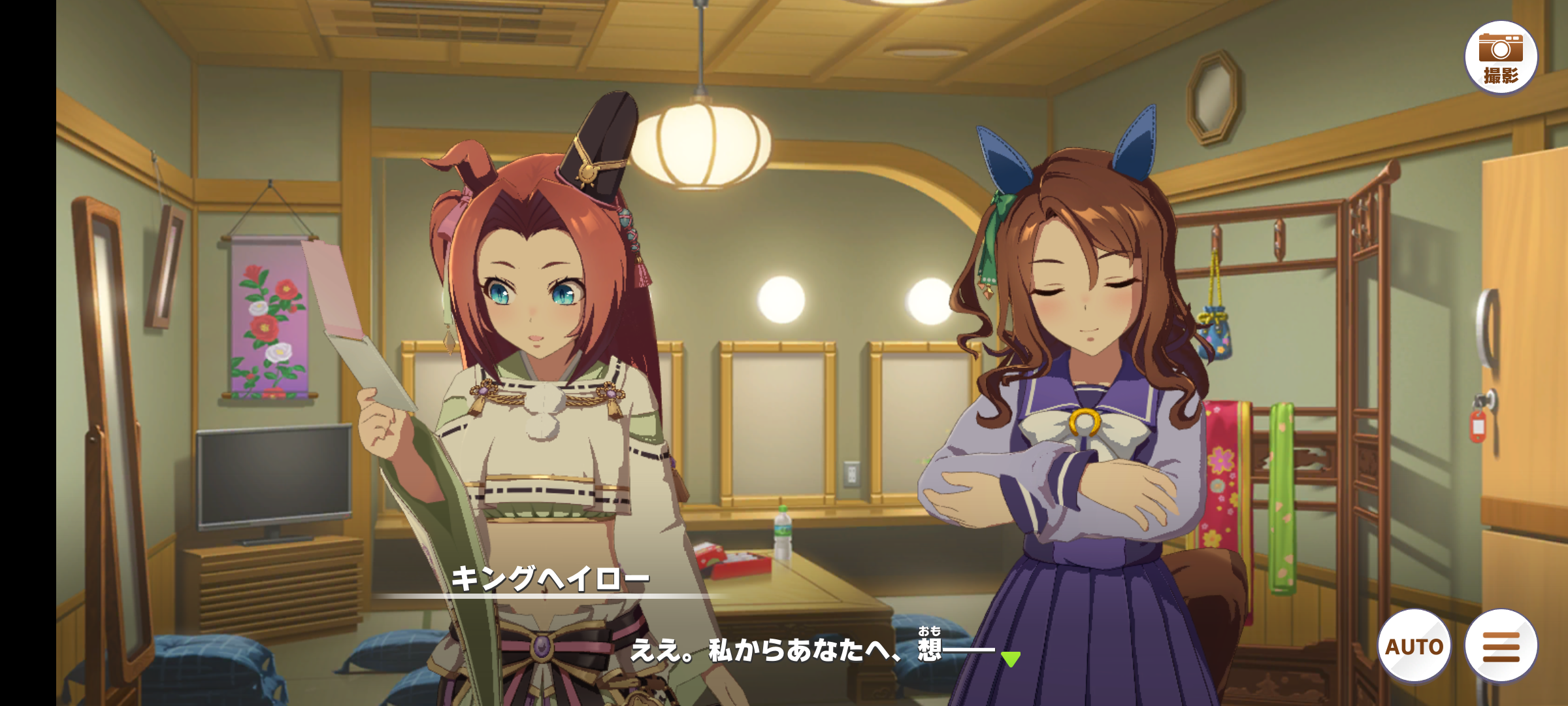Screen dimensions: 1568x706
Task: Tap the 撮影 camera button
Action: tap(1501, 58)
